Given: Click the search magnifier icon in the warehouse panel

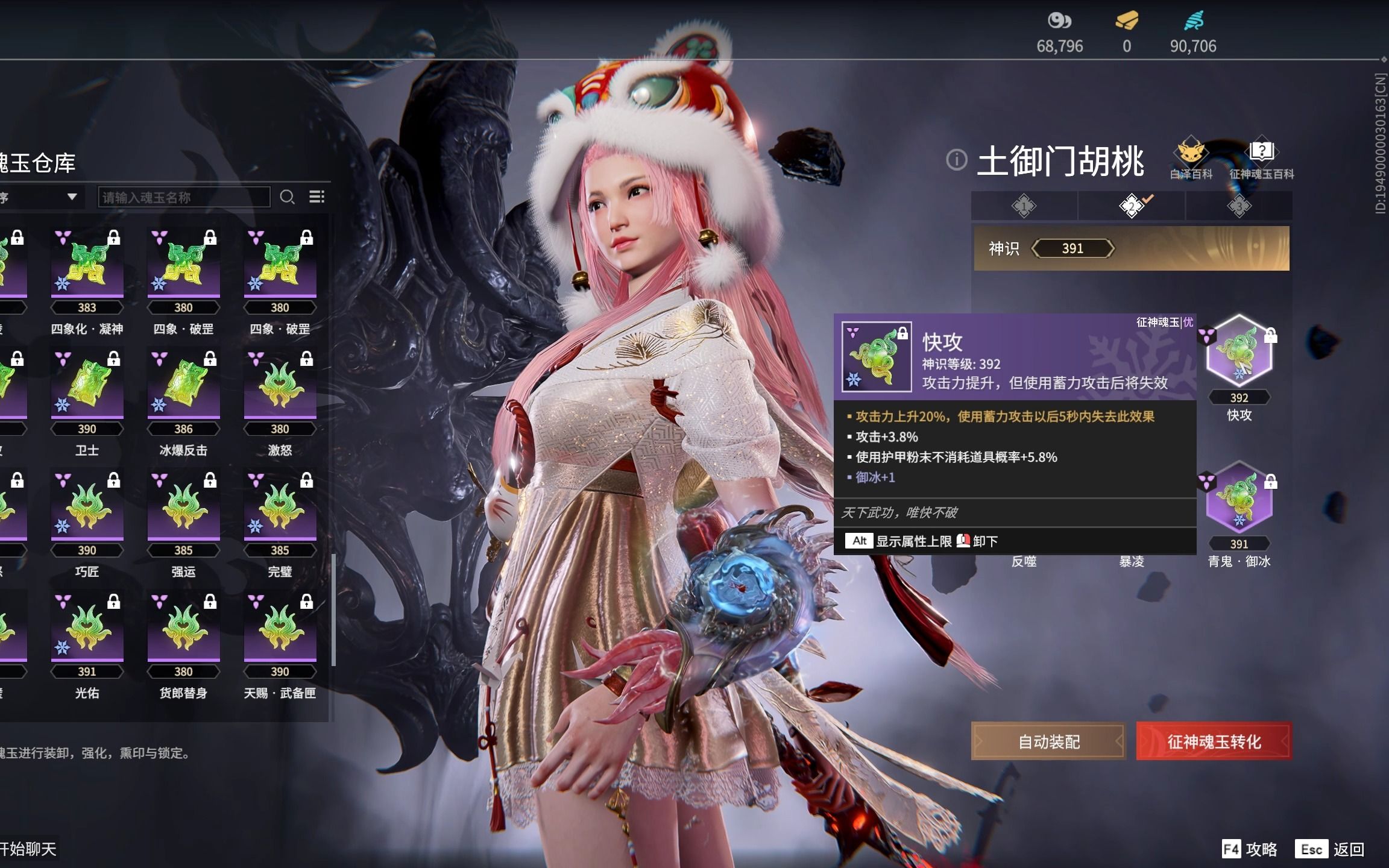Looking at the screenshot, I should click(x=288, y=197).
